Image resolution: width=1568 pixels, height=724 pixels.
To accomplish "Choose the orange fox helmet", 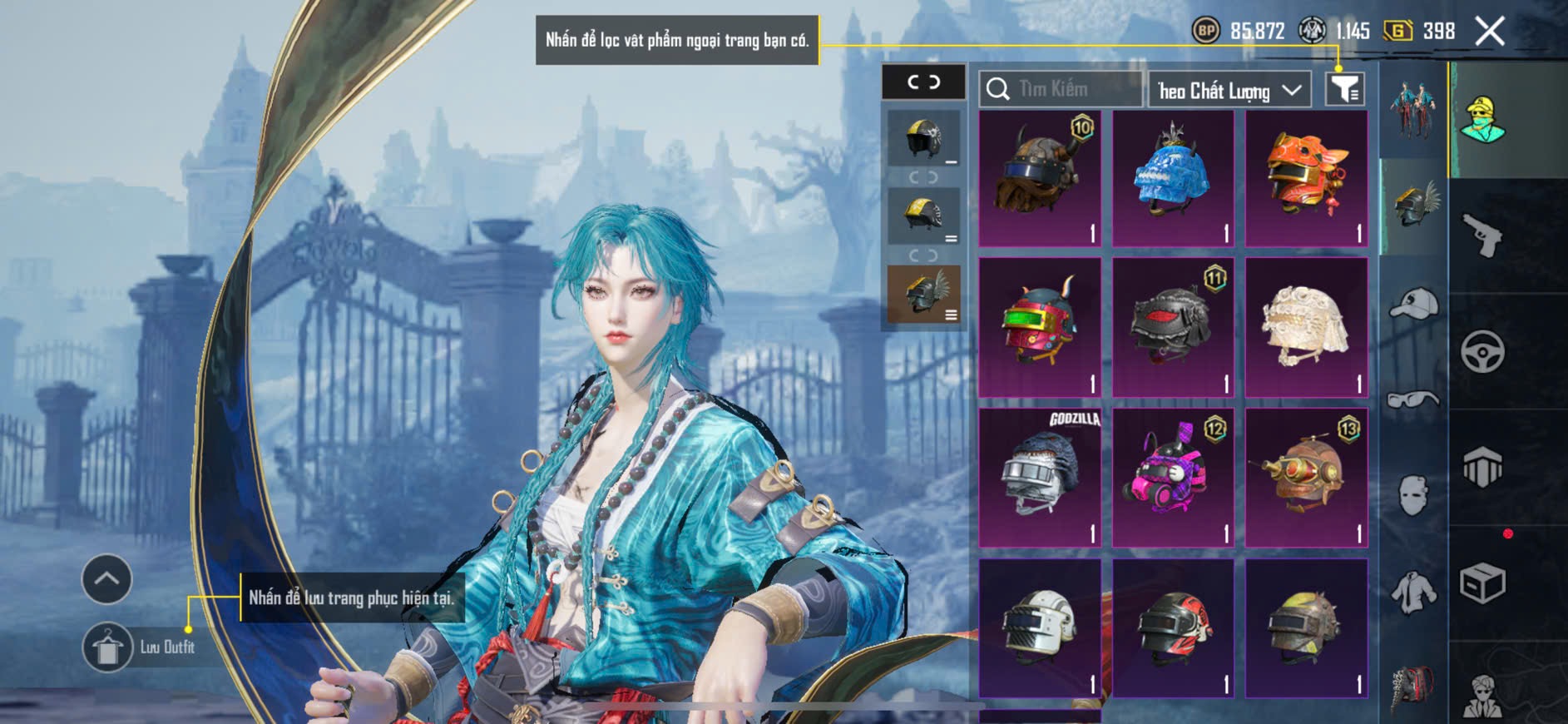I will pyautogui.click(x=1306, y=178).
